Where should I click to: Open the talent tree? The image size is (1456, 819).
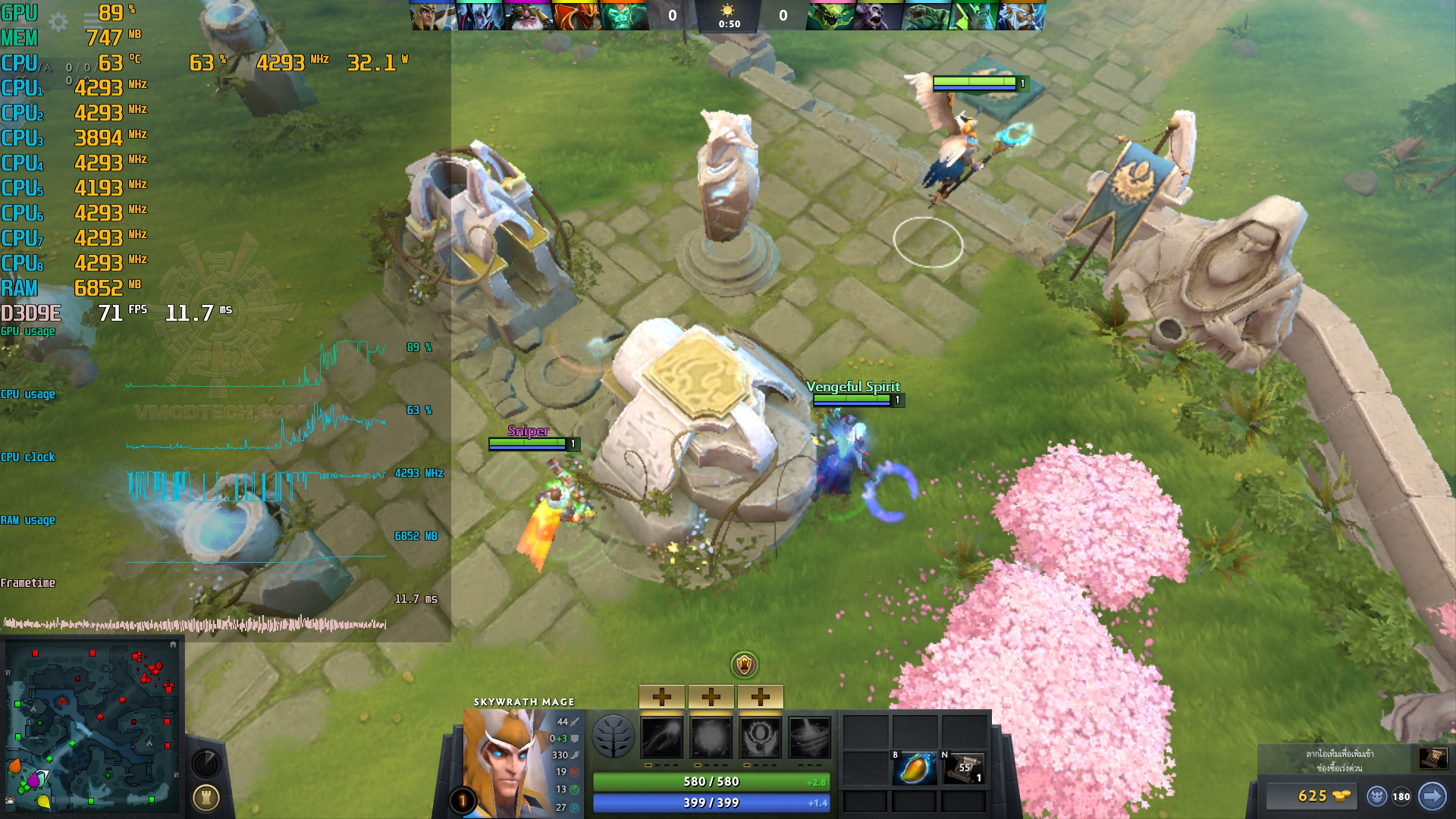[x=613, y=736]
